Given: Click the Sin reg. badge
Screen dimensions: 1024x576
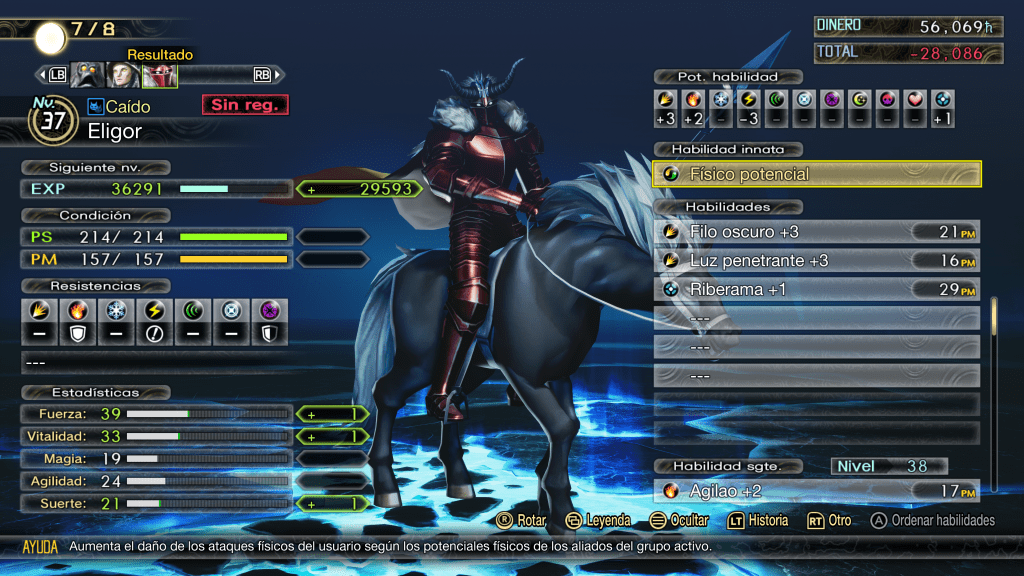Looking at the screenshot, I should click(244, 105).
